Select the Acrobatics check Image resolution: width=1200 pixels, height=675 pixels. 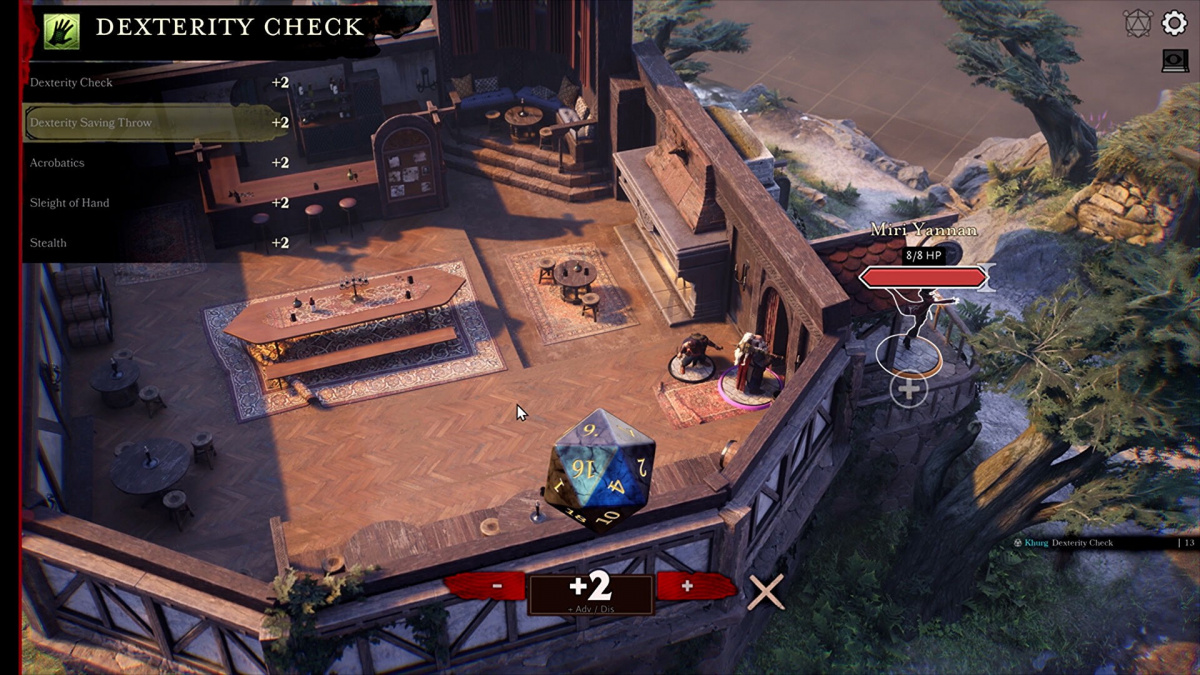click(150, 163)
